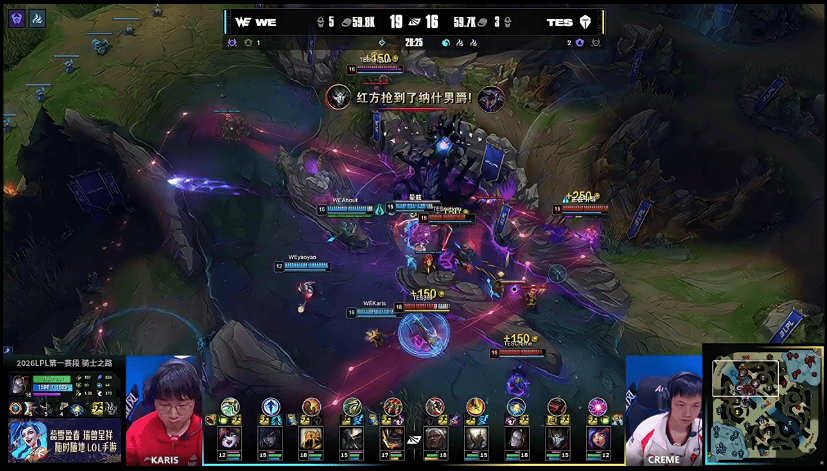Screen dimensions: 827x471
Task: Click the TES team logo on scoreboard
Action: 585,21
